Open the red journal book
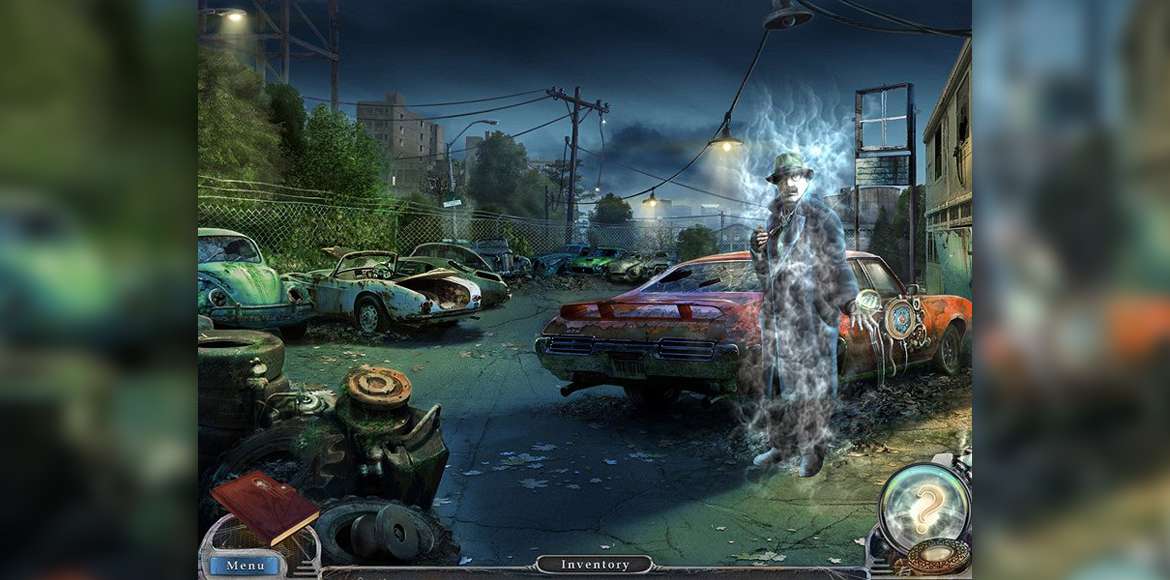 point(264,506)
